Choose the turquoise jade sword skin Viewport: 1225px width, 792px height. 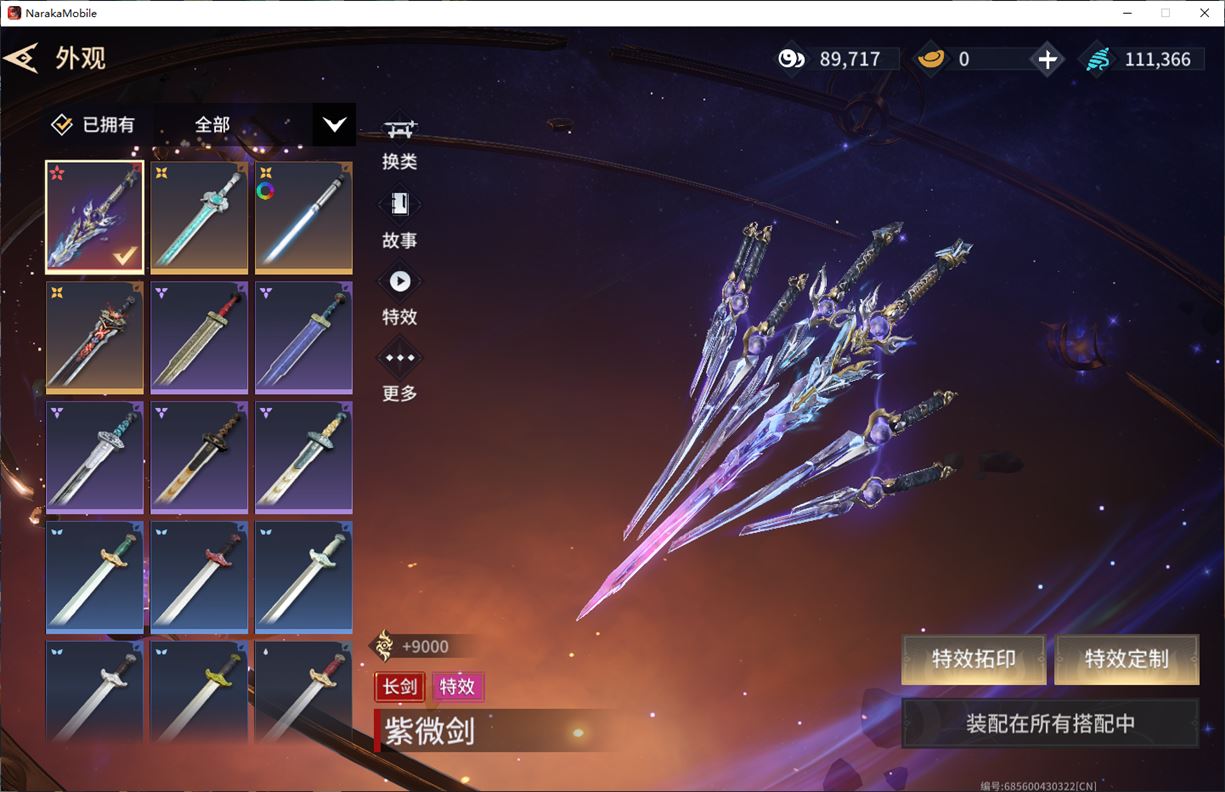tap(199, 216)
